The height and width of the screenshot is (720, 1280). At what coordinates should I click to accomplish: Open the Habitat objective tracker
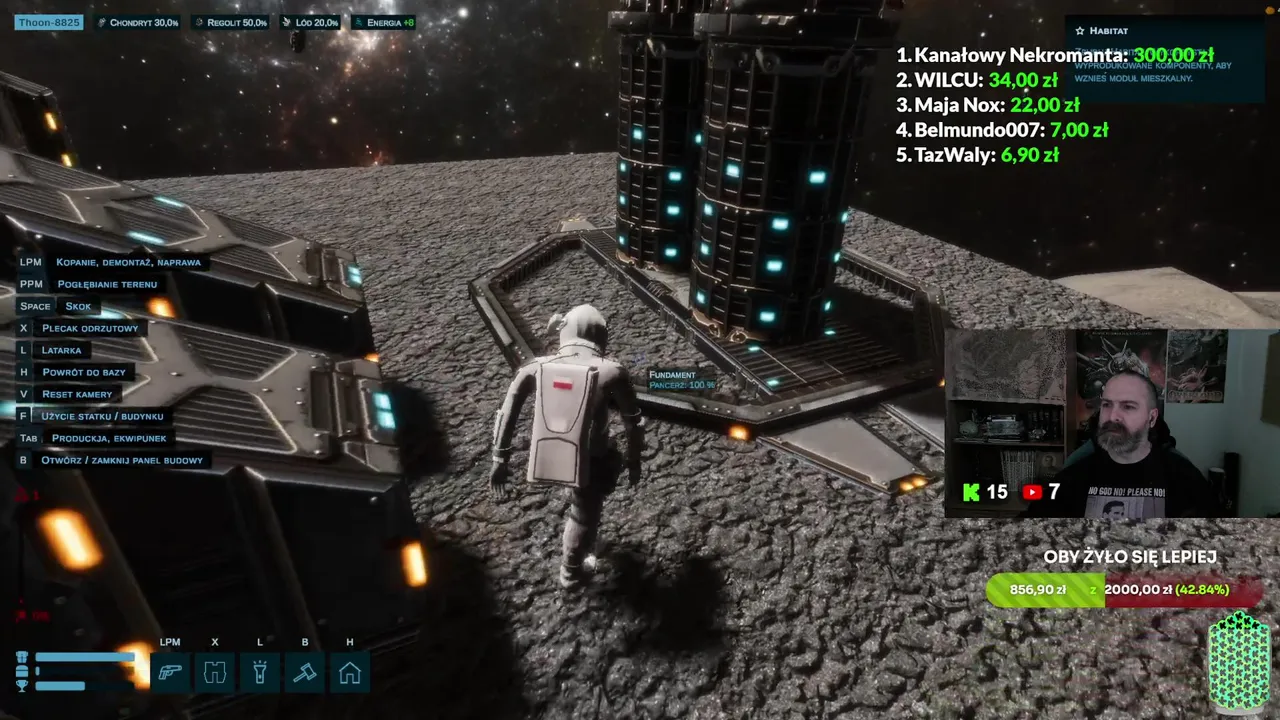1108,31
